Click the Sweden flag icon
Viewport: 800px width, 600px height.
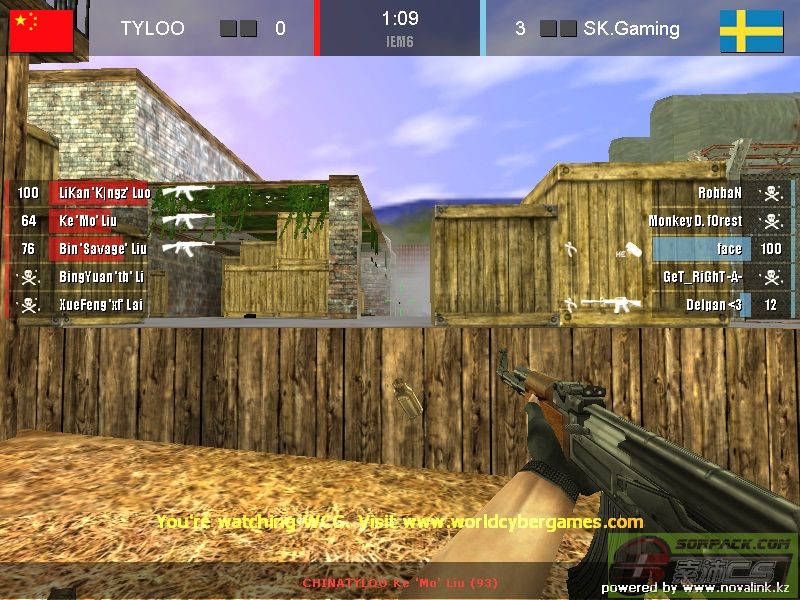(x=751, y=30)
